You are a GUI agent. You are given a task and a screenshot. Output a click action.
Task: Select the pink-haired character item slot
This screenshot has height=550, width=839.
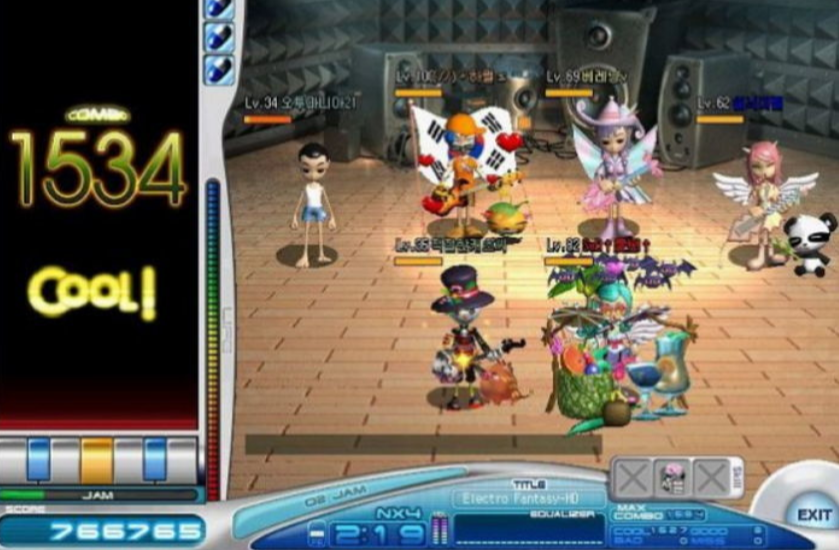671,478
